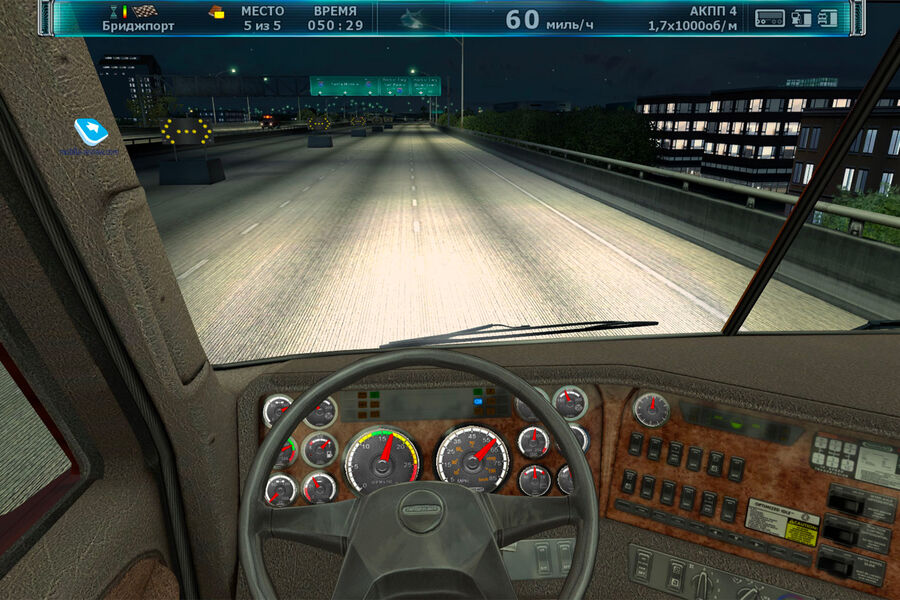
Task: Click the truck silhouette emblem in the top bar
Action: click(412, 17)
